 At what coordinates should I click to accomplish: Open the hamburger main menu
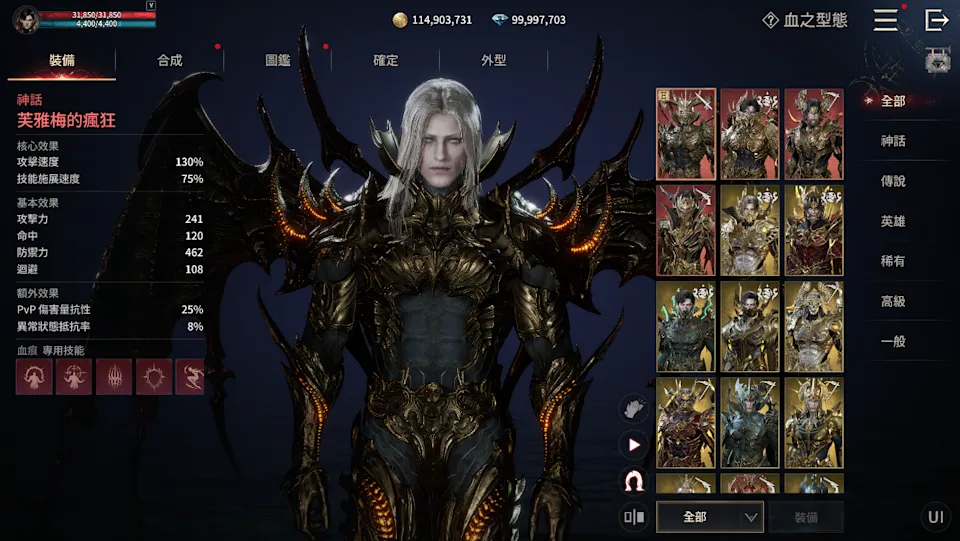tap(885, 20)
